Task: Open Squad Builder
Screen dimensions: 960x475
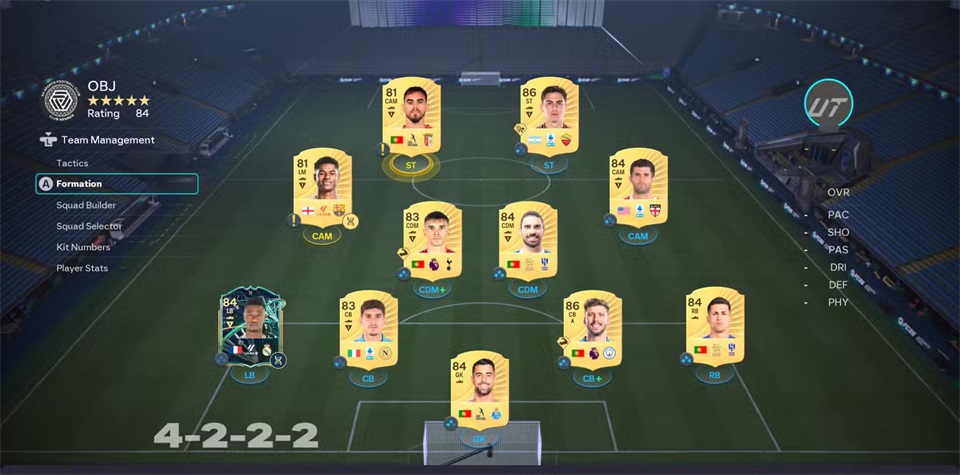Action: [x=86, y=205]
